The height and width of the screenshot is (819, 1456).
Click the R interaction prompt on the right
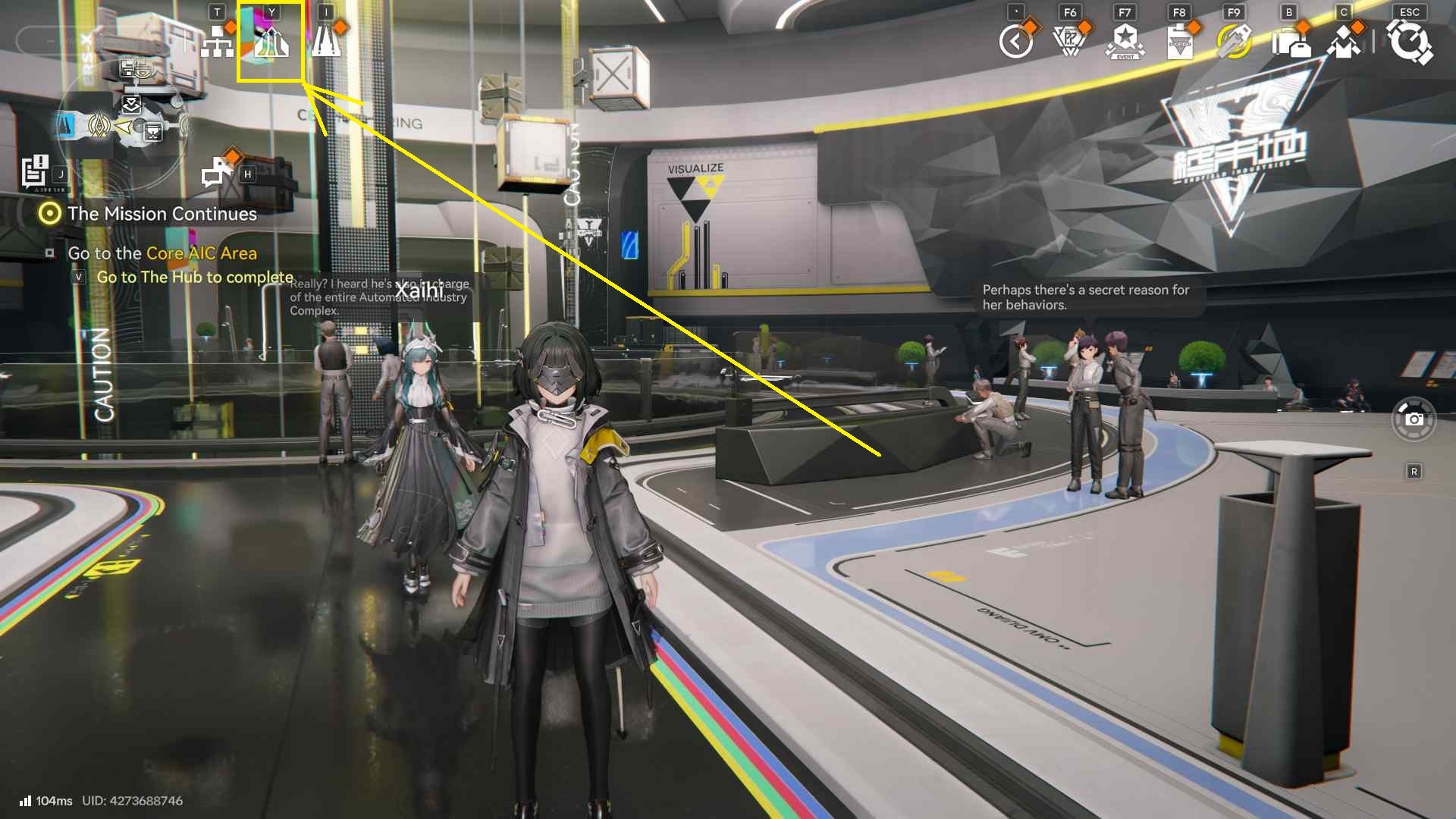[x=1415, y=470]
